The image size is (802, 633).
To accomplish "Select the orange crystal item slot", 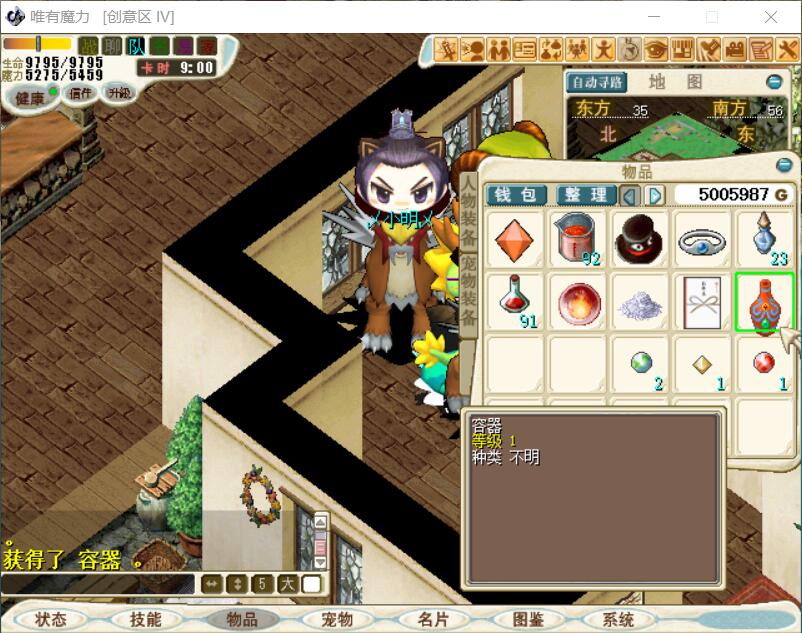I will (x=514, y=239).
